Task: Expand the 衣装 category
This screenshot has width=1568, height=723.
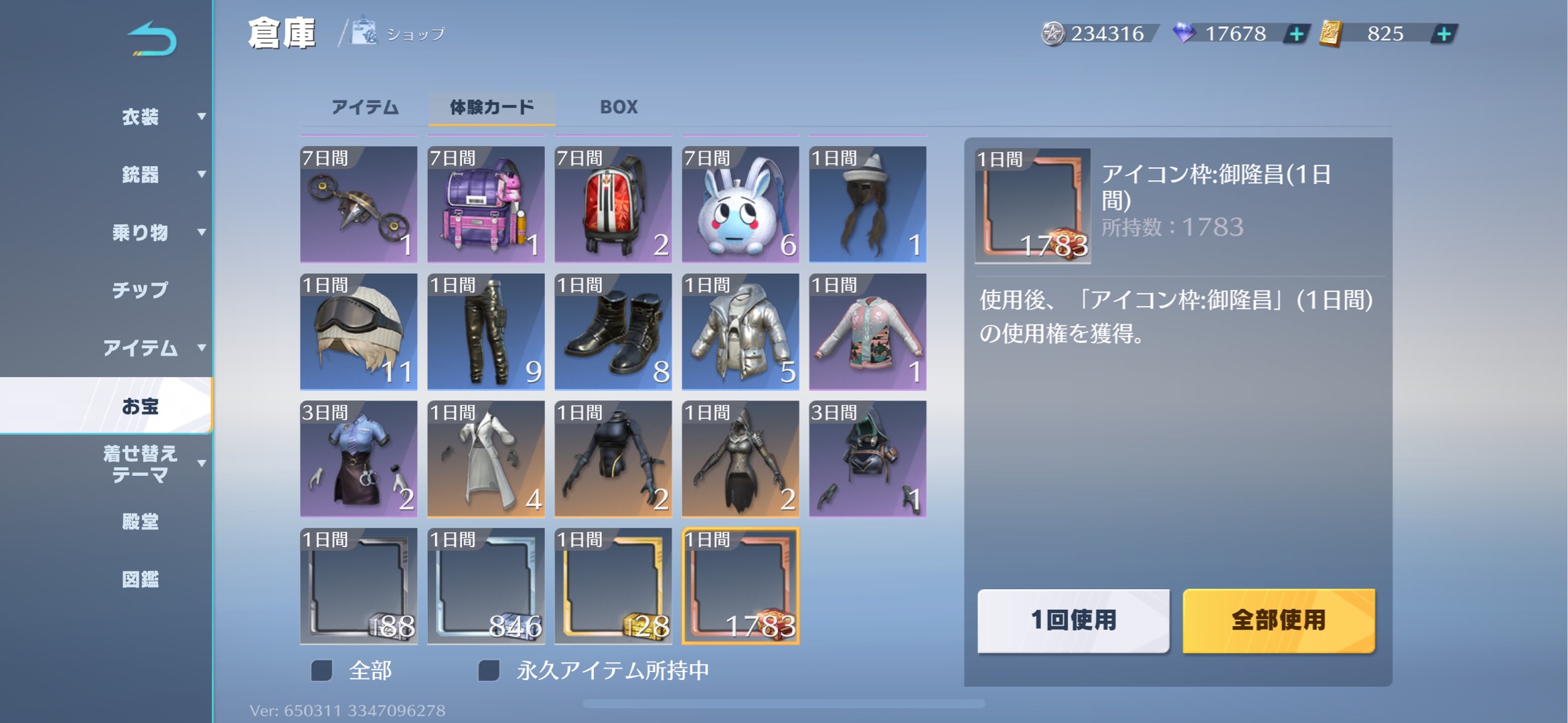Action: coord(141,117)
